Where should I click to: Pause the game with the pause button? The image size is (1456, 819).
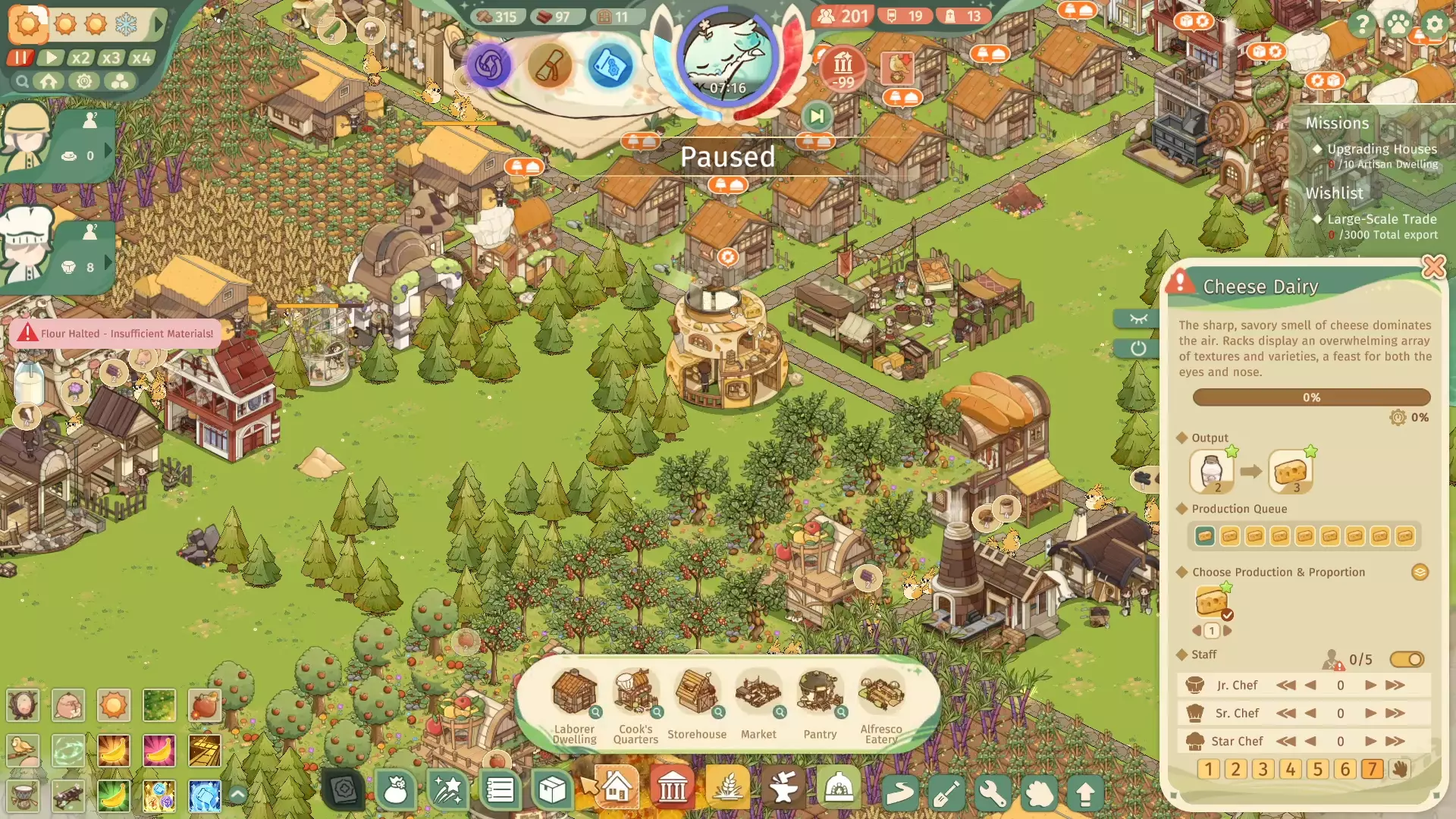pyautogui.click(x=20, y=58)
